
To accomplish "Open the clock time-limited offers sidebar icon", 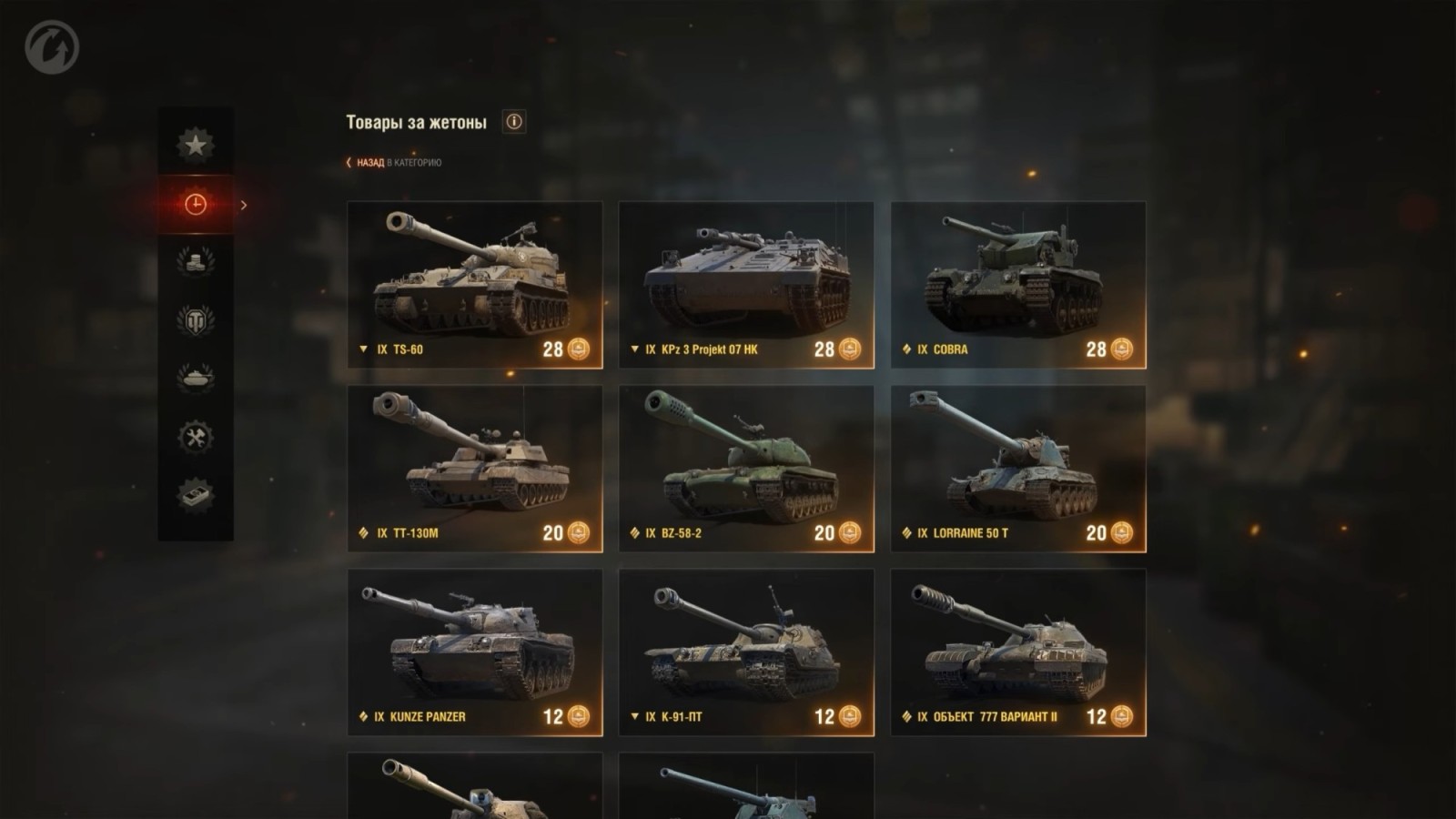I will click(x=194, y=206).
